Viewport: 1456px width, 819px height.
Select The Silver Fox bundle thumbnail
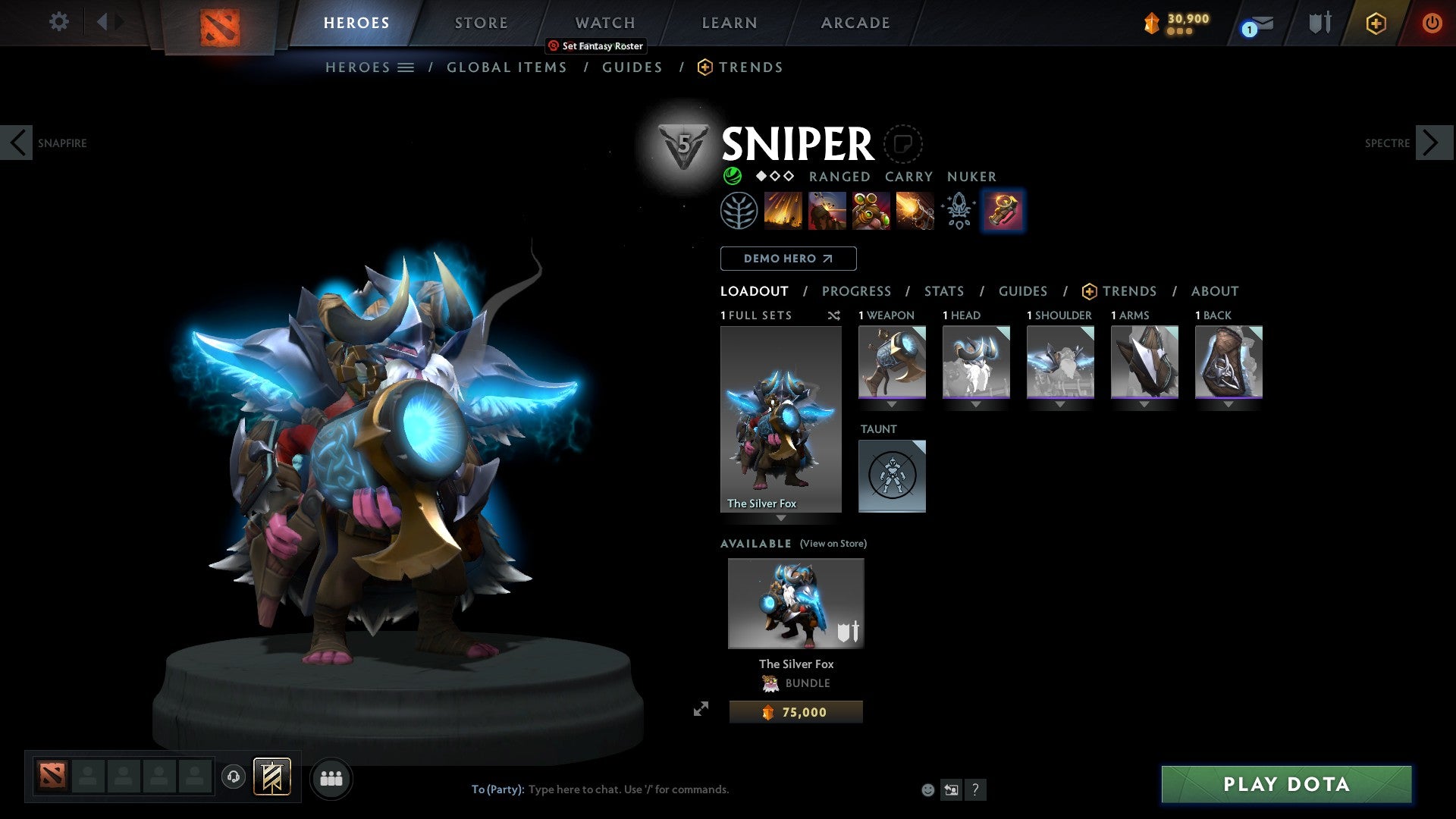(x=795, y=603)
